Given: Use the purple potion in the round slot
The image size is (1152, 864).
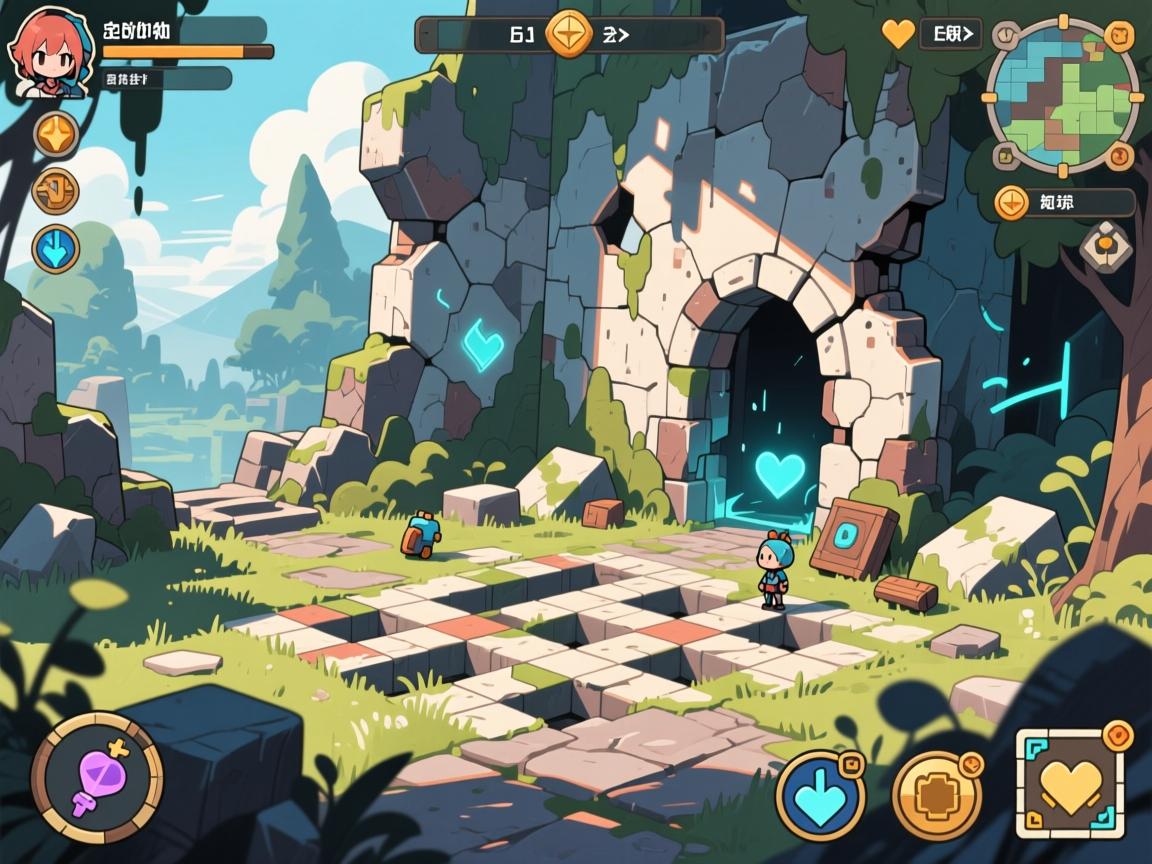Looking at the screenshot, I should (x=97, y=777).
